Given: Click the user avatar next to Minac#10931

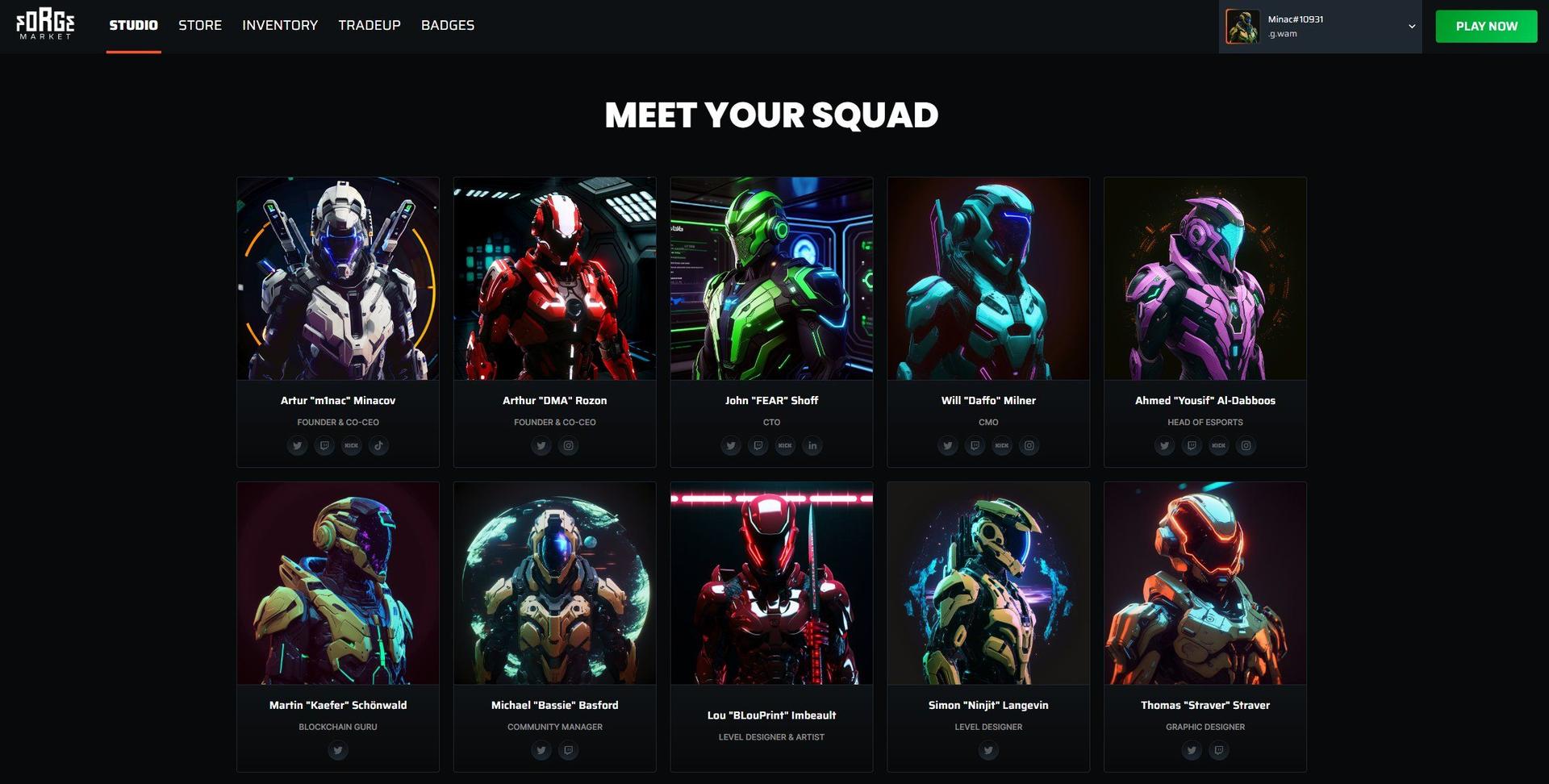Looking at the screenshot, I should point(1243,25).
